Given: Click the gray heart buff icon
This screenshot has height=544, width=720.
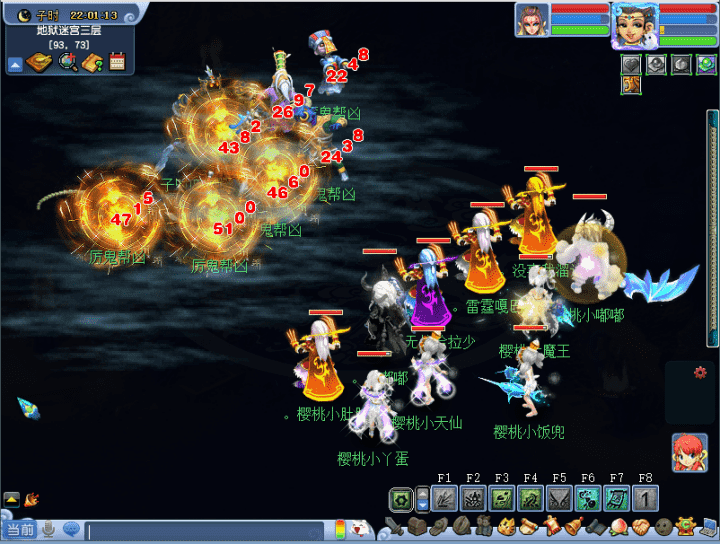Looking at the screenshot, I should coord(632,64).
